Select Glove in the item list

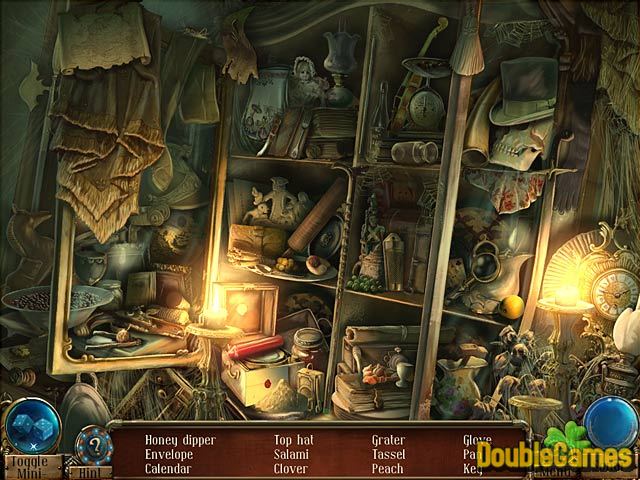[x=477, y=439]
